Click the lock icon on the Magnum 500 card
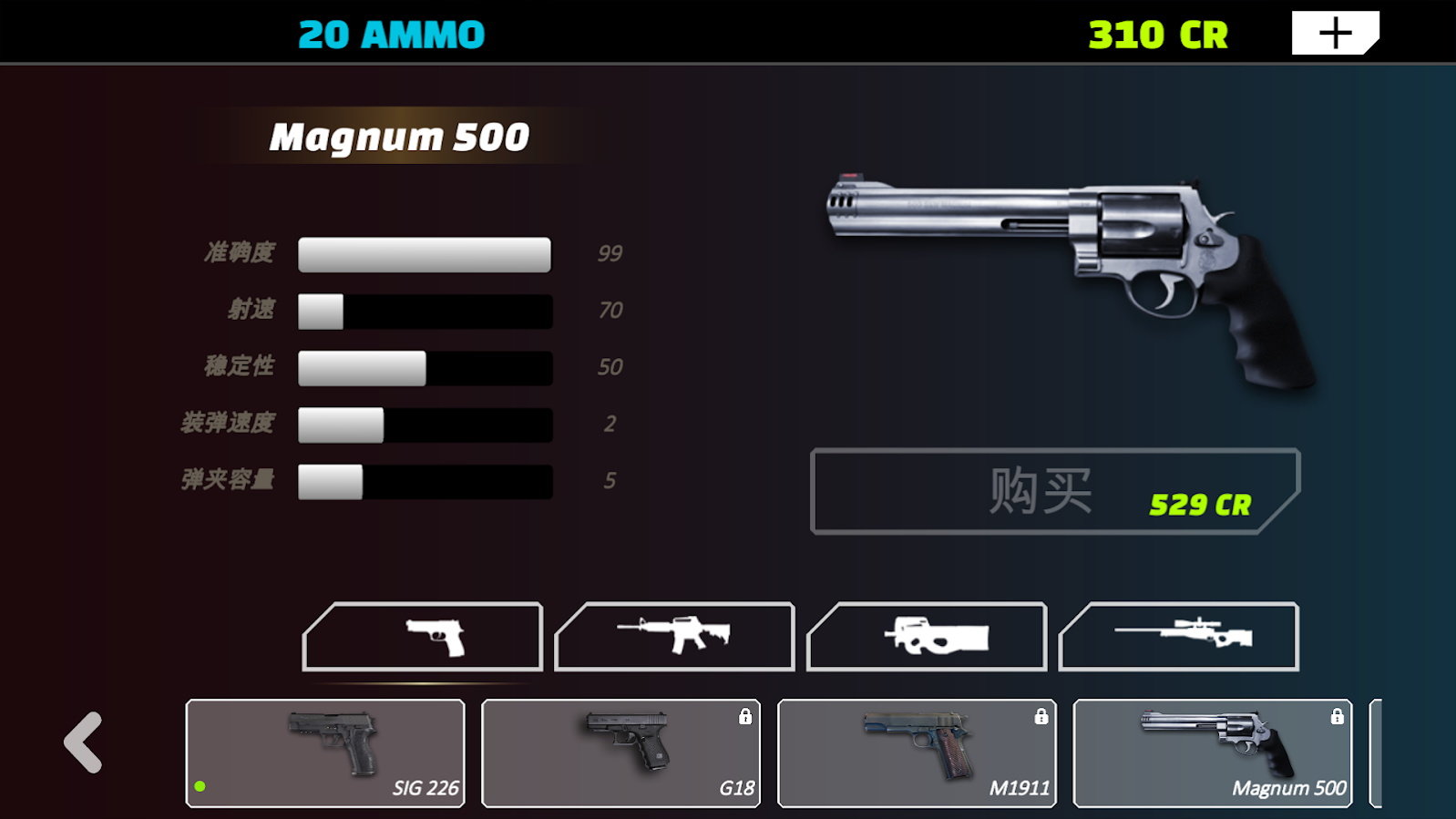 pyautogui.click(x=1337, y=715)
